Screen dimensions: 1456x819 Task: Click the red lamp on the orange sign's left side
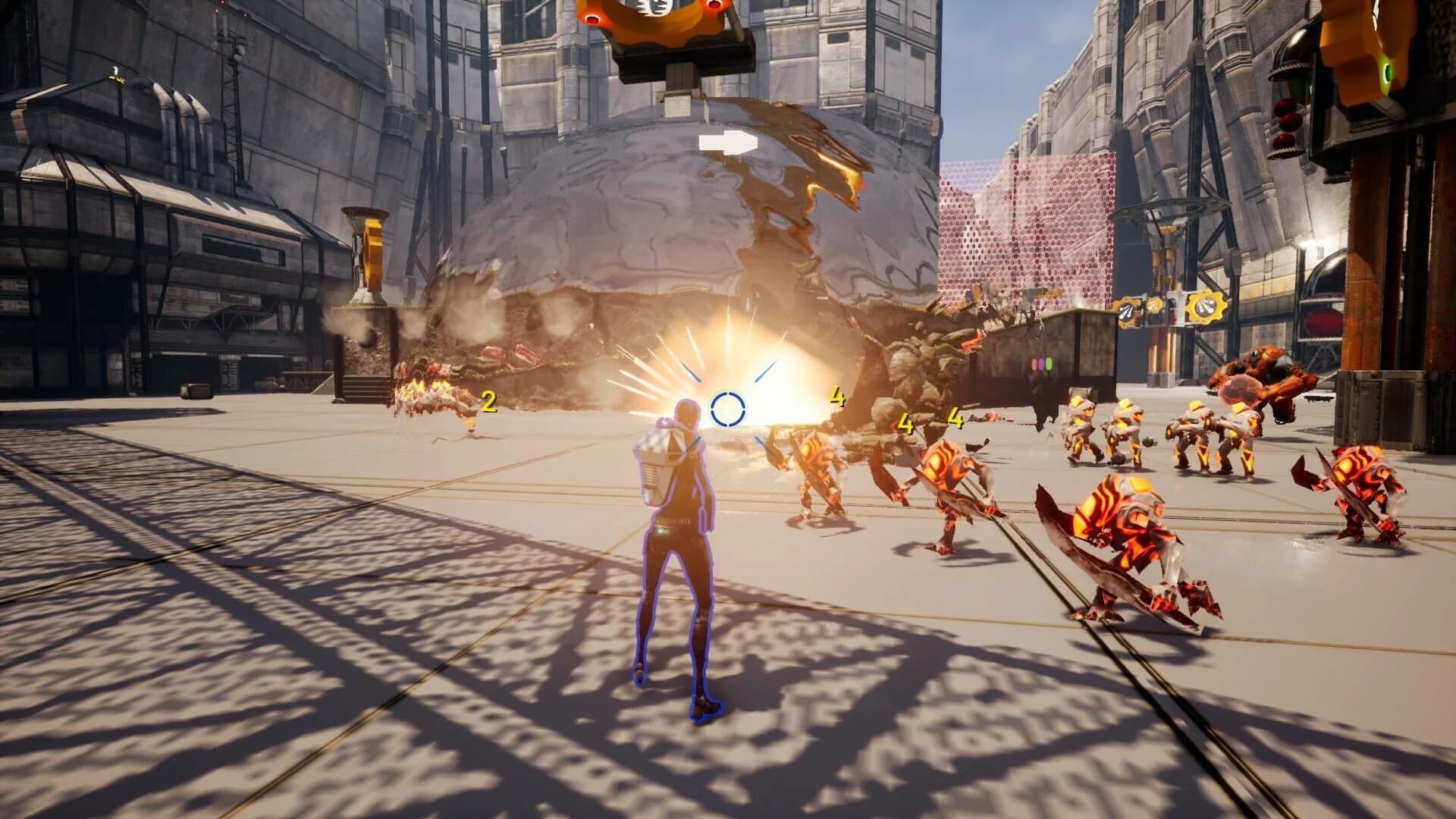point(591,18)
